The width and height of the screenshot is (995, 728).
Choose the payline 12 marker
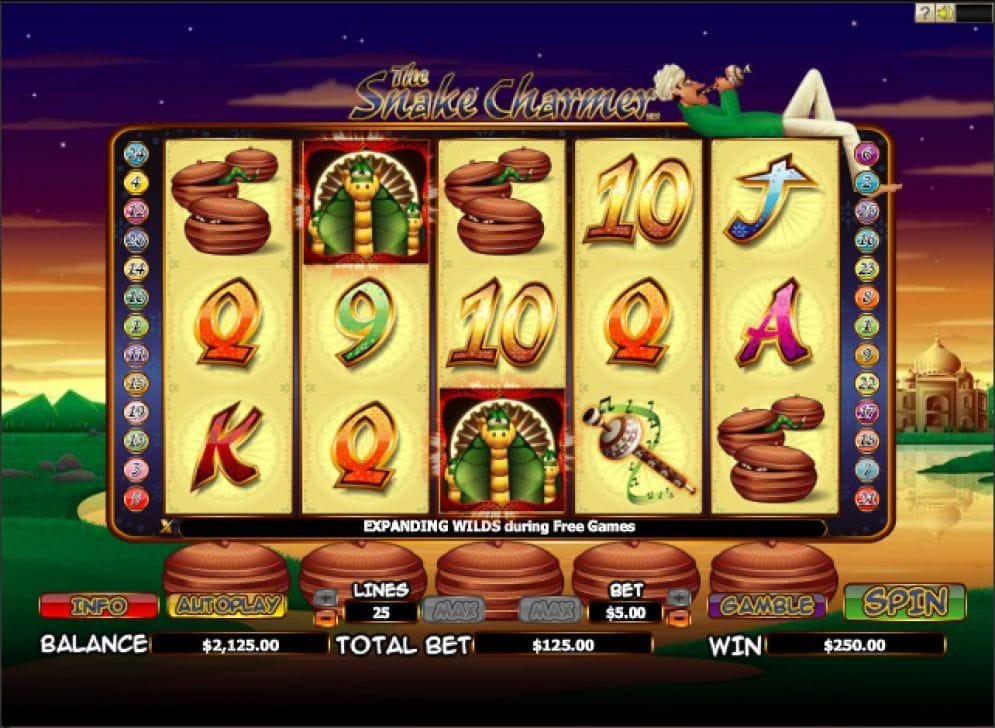(x=136, y=211)
